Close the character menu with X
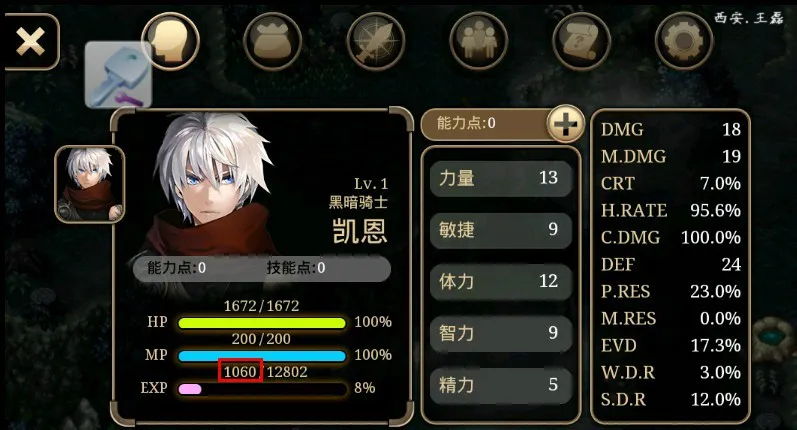 [x=31, y=41]
